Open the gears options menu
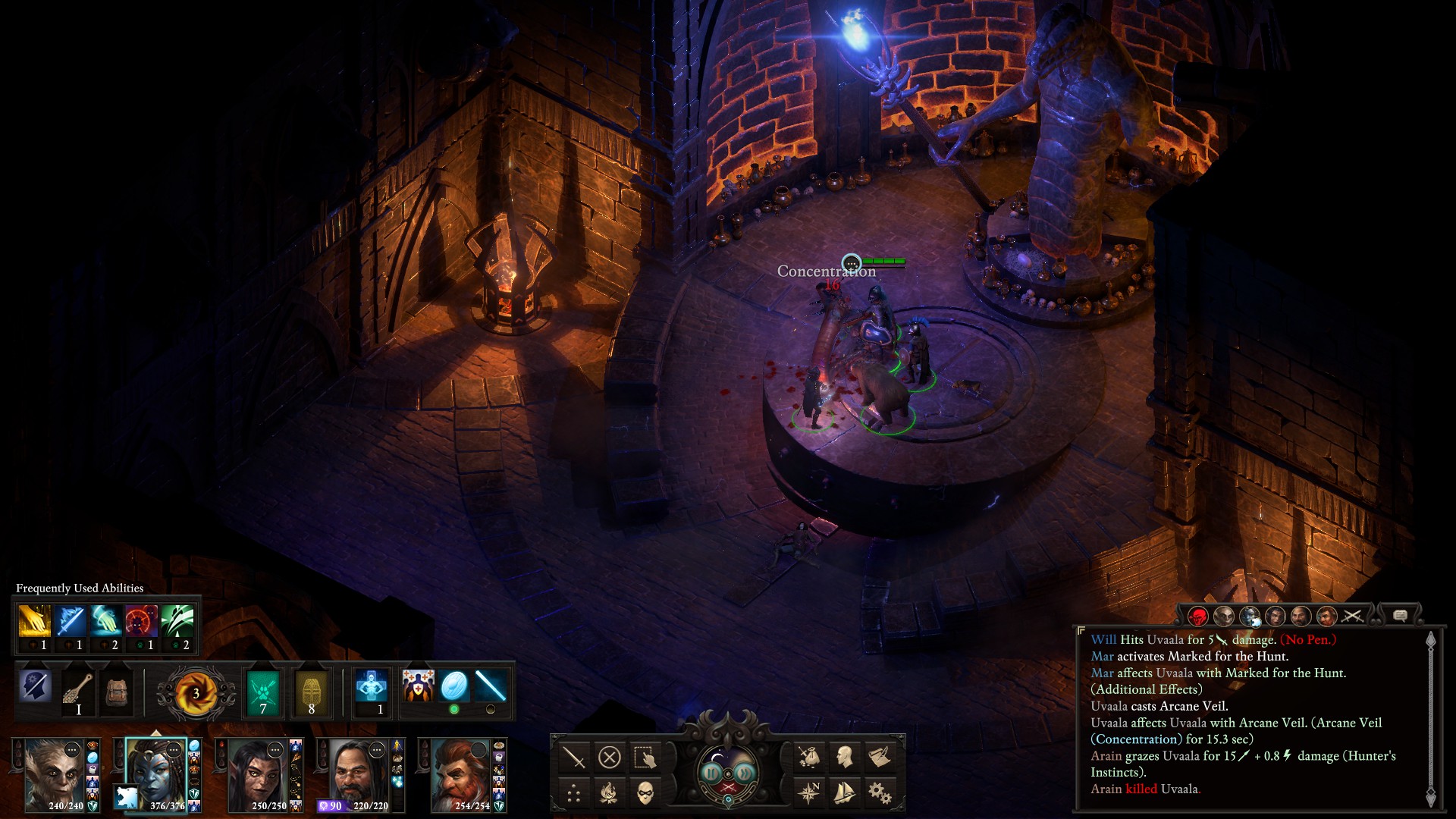Viewport: 1456px width, 819px height. pyautogui.click(x=880, y=793)
